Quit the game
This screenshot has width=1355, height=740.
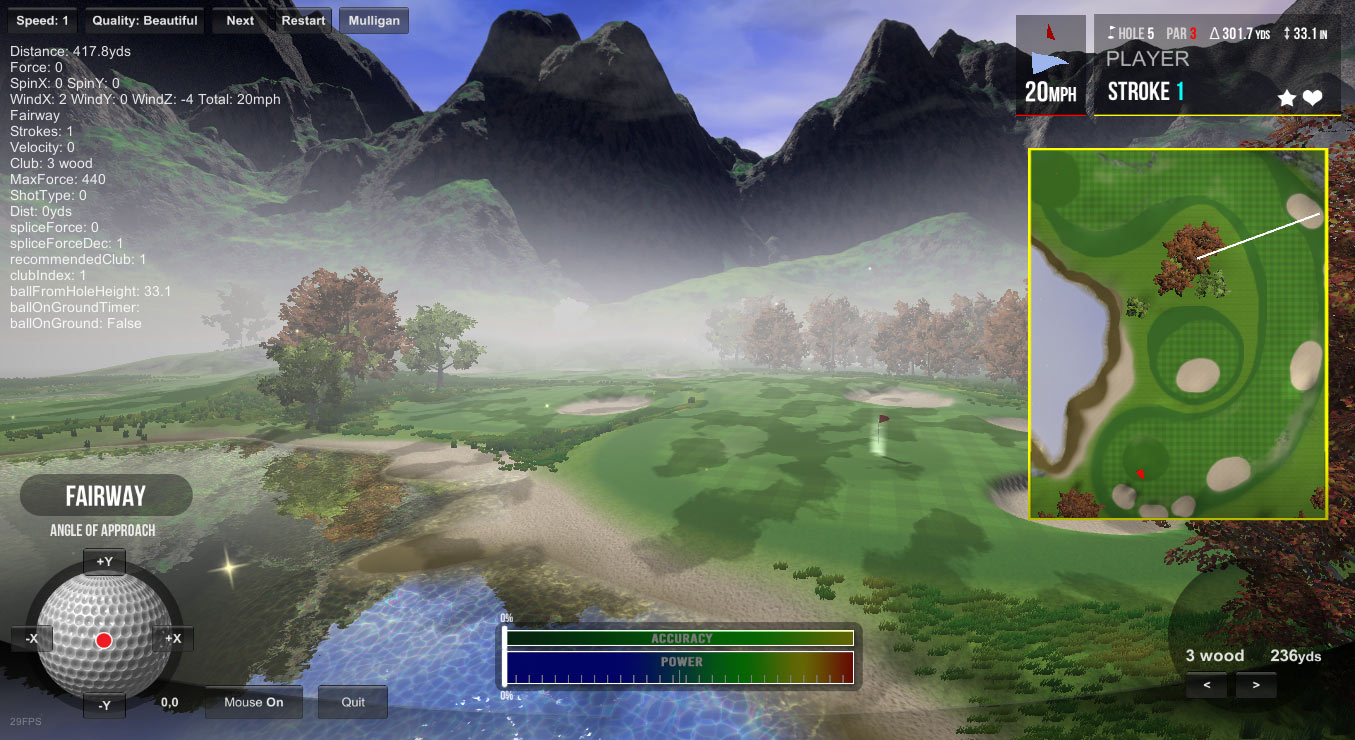click(353, 702)
